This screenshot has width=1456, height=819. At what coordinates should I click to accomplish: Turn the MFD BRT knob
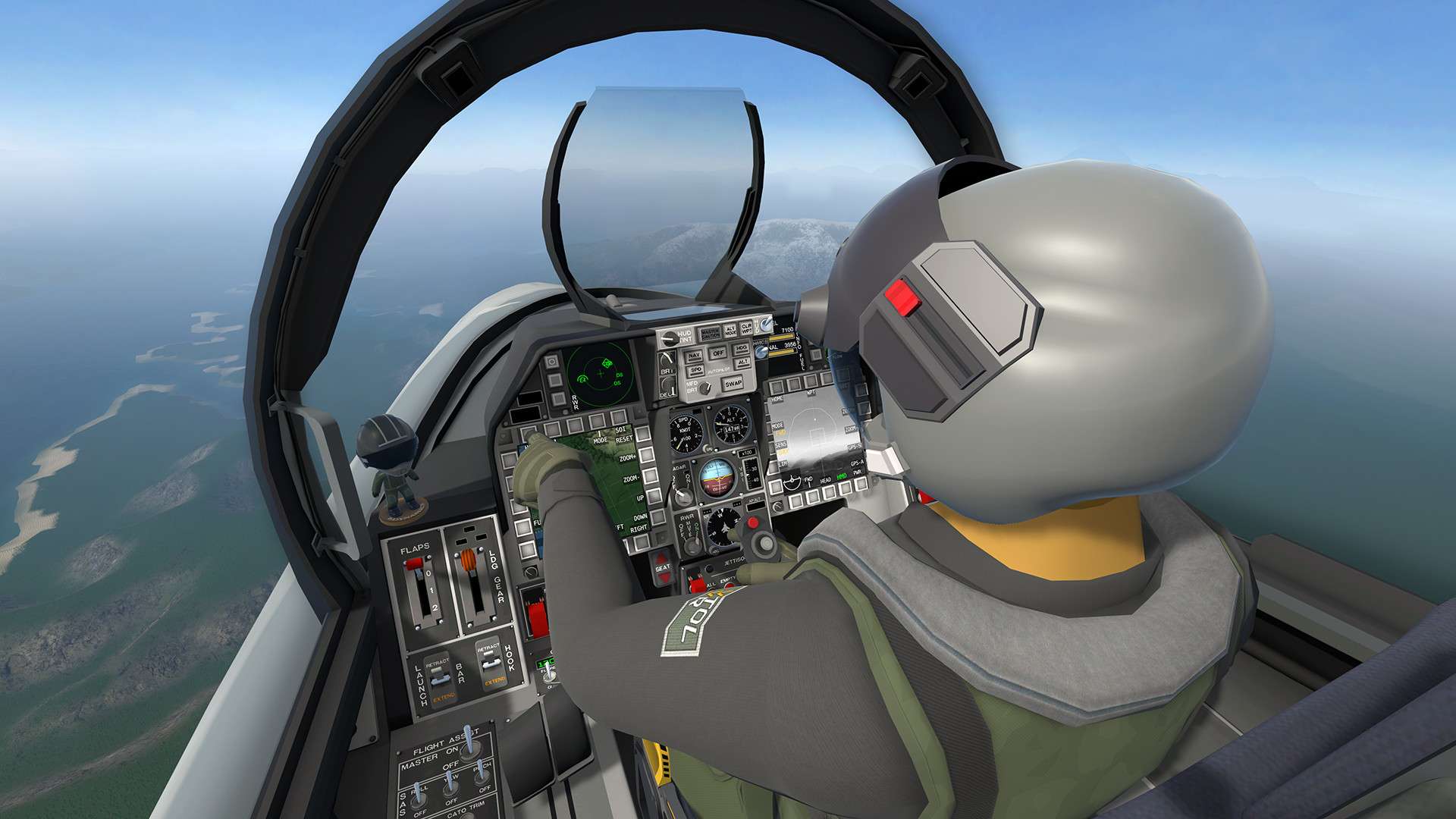click(x=707, y=388)
